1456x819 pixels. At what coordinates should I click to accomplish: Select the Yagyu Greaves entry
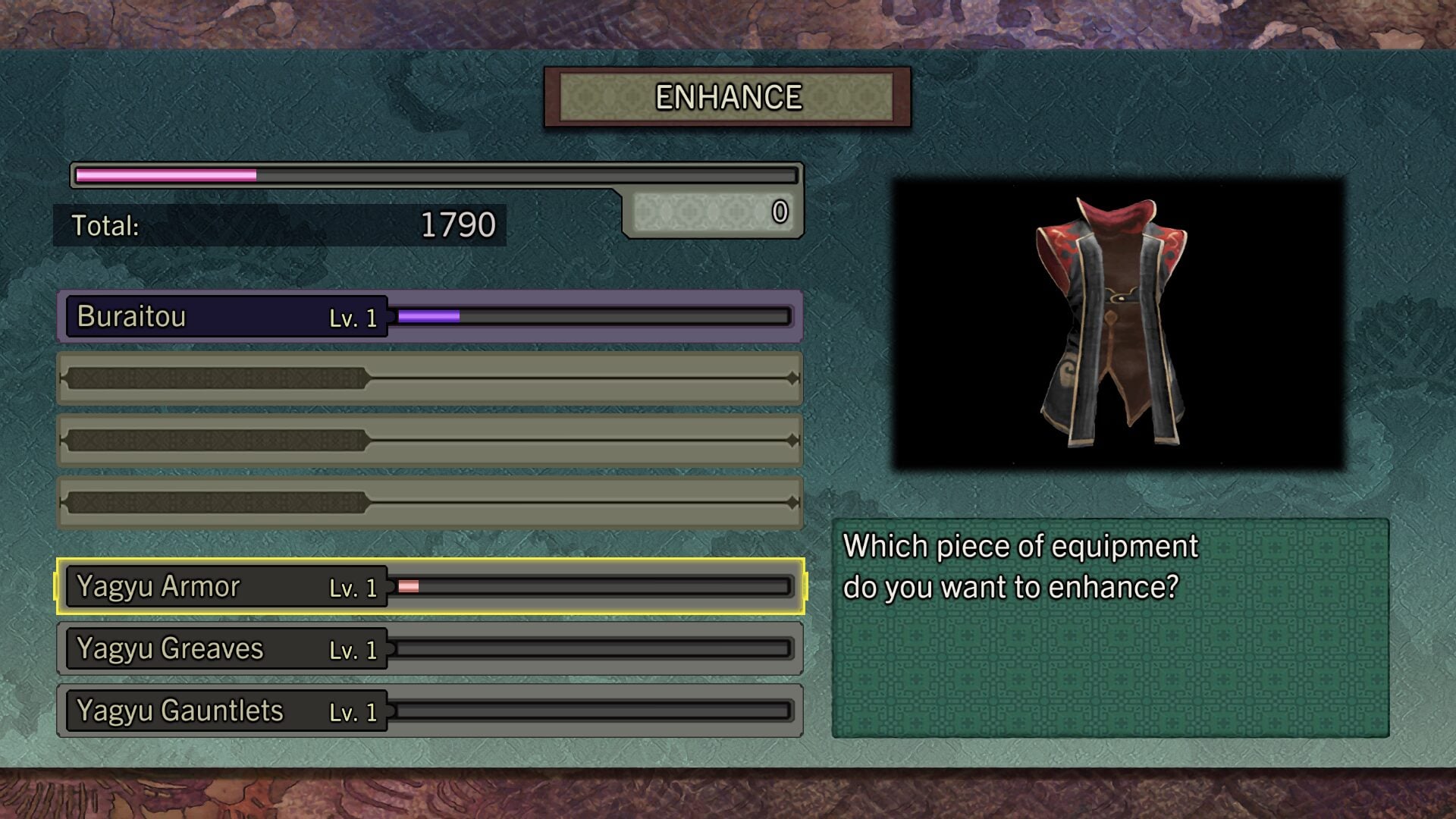tap(429, 648)
